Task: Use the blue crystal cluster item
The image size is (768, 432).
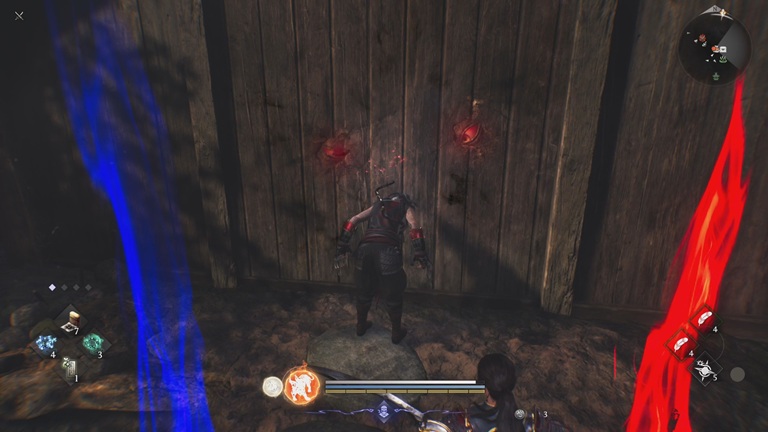Action: [x=46, y=344]
